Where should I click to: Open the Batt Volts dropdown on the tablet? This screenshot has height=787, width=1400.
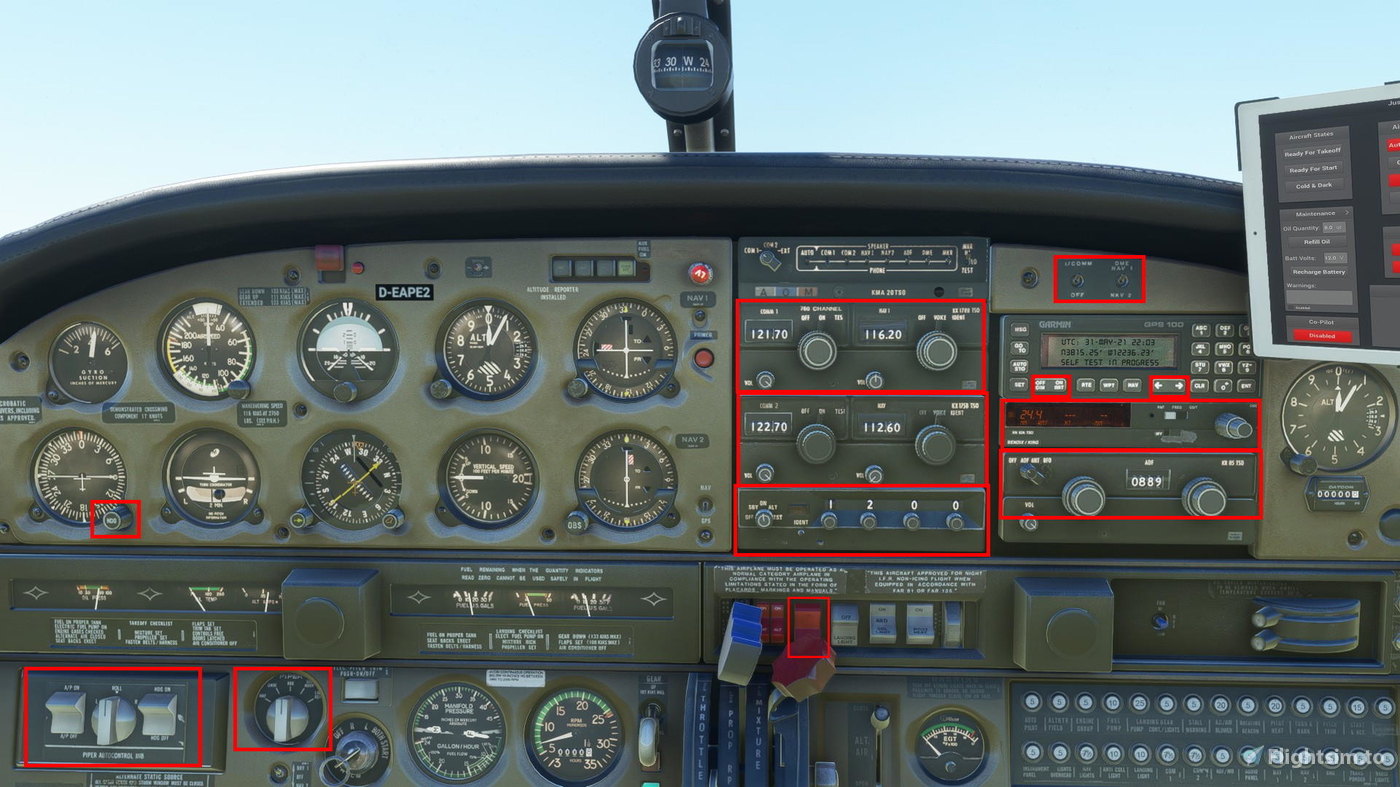point(1336,258)
